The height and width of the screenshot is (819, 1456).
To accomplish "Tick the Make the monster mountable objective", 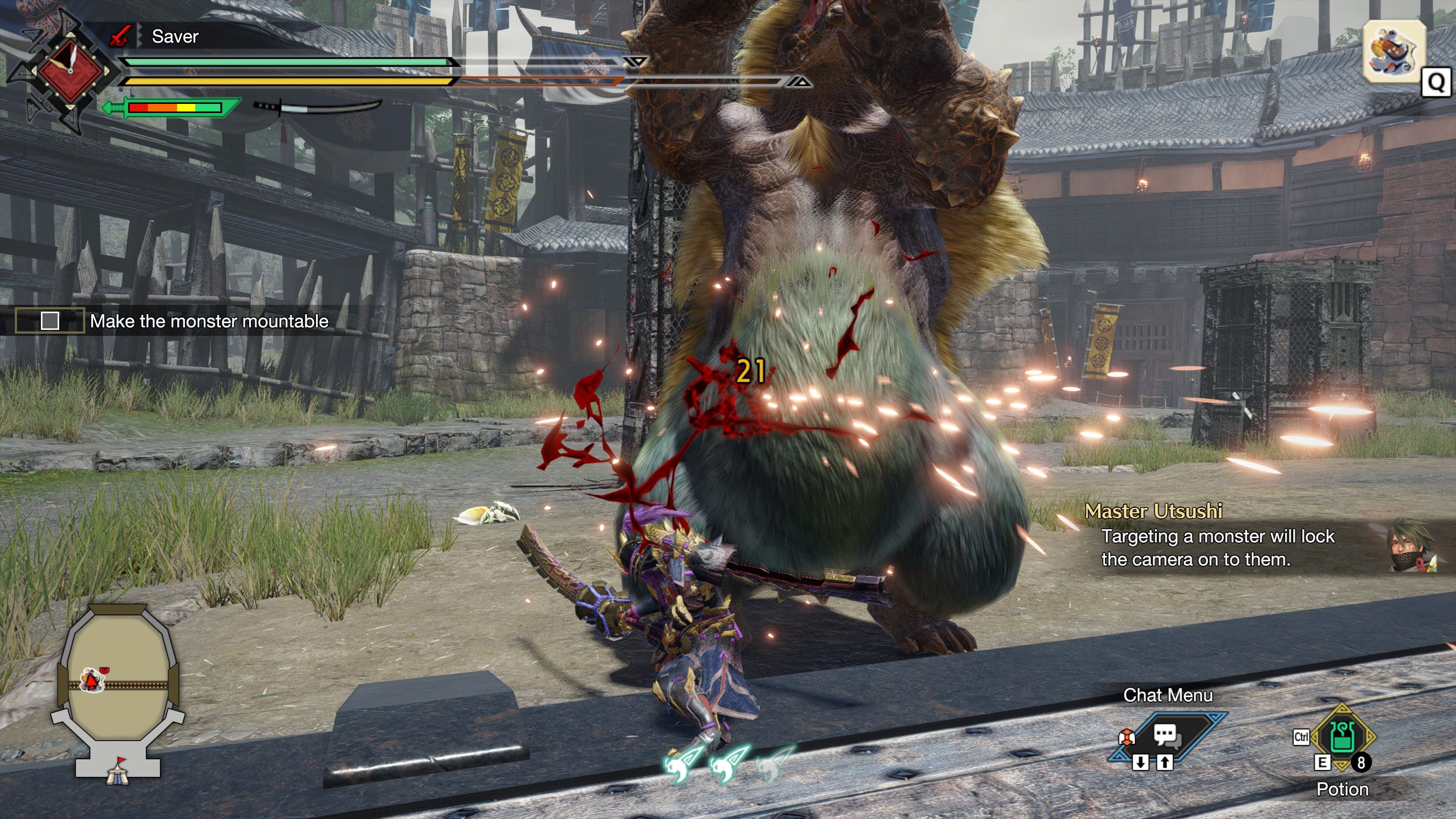I will pos(50,321).
